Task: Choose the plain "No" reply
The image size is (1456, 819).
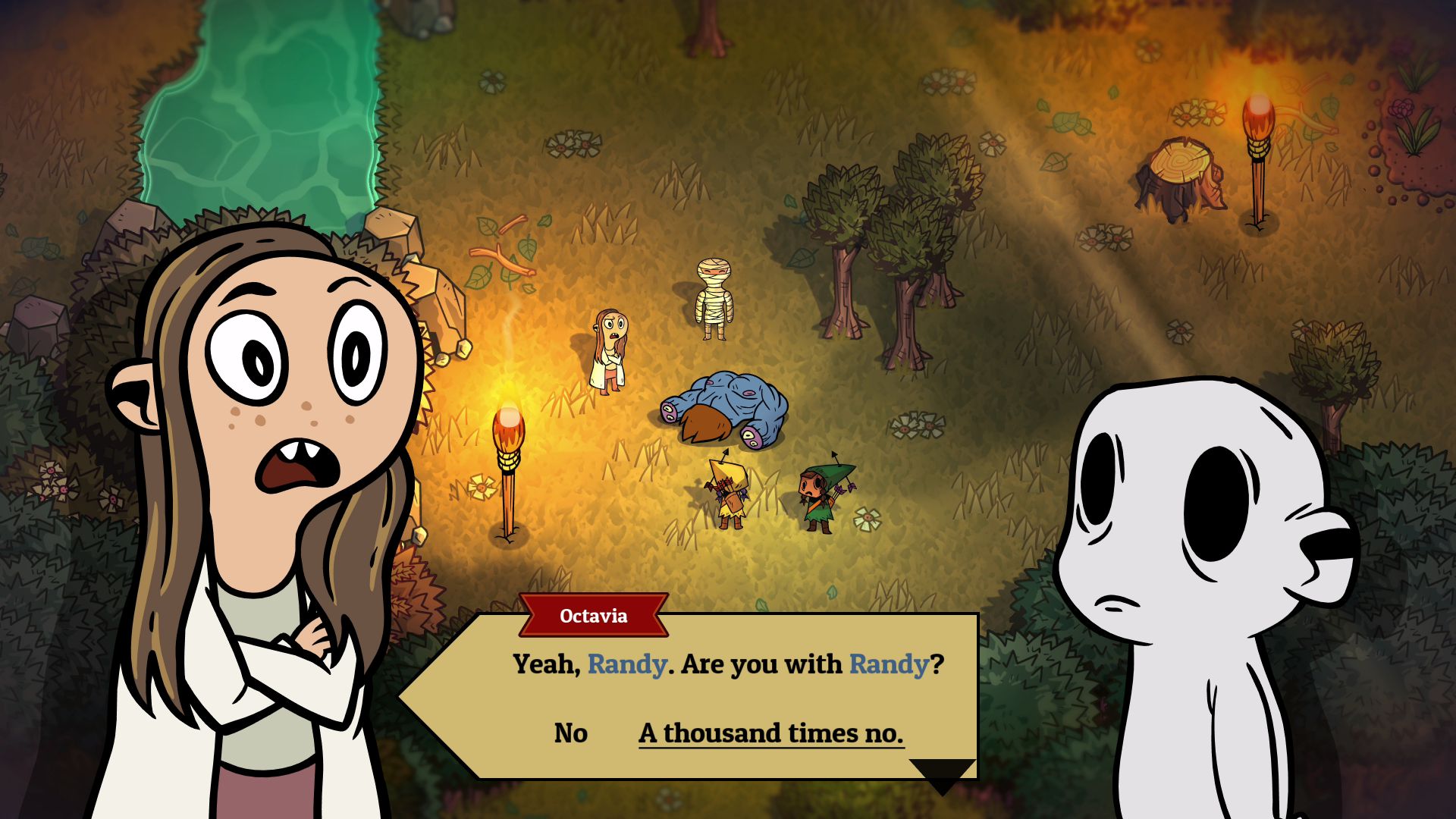Action: tap(570, 733)
